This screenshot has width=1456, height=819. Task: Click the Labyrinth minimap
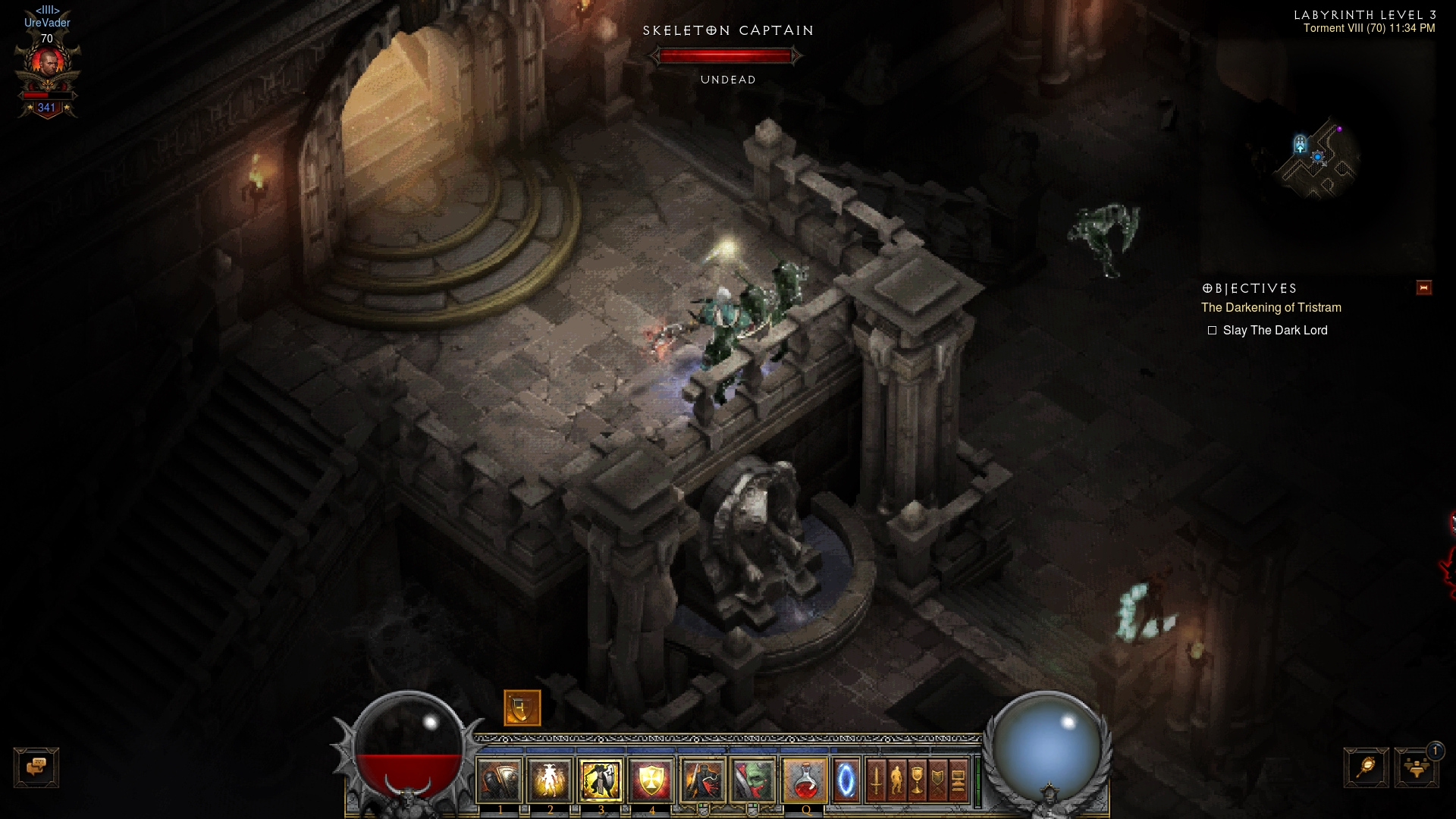(1319, 159)
